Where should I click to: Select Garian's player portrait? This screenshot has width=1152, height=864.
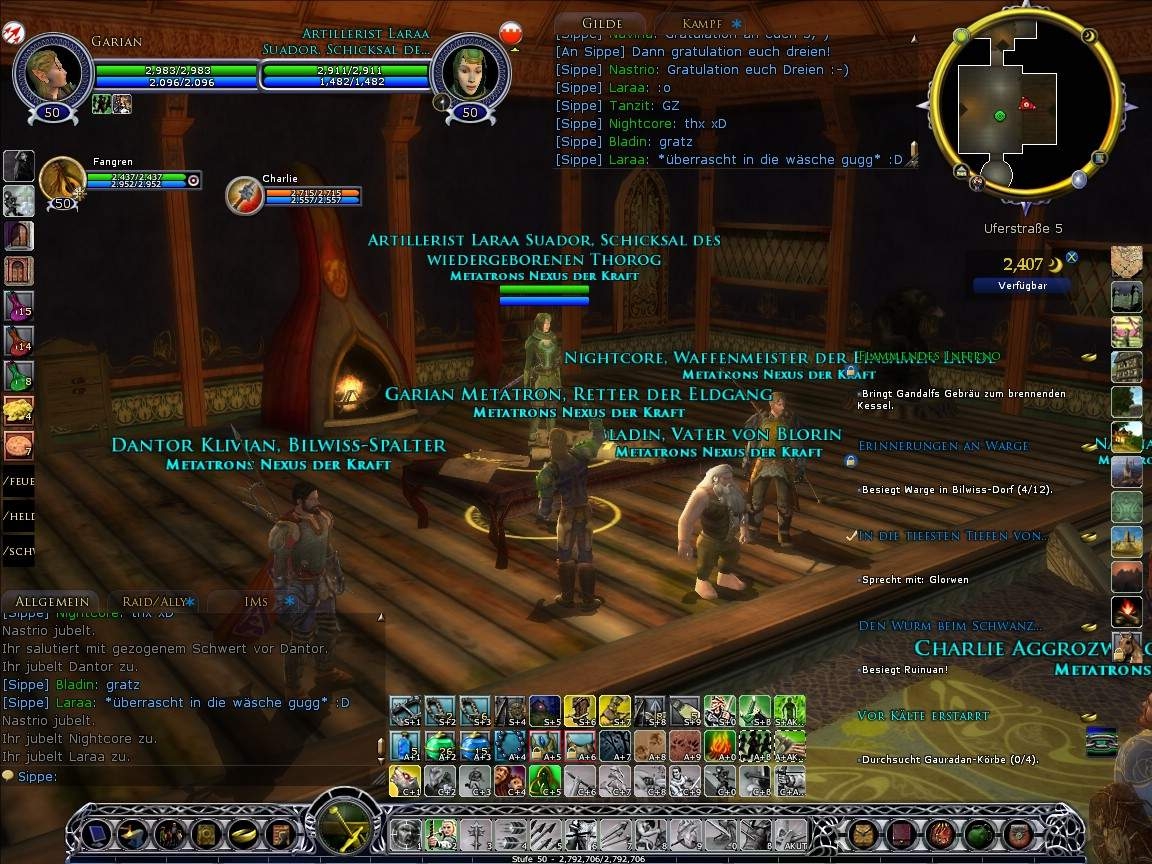(52, 70)
